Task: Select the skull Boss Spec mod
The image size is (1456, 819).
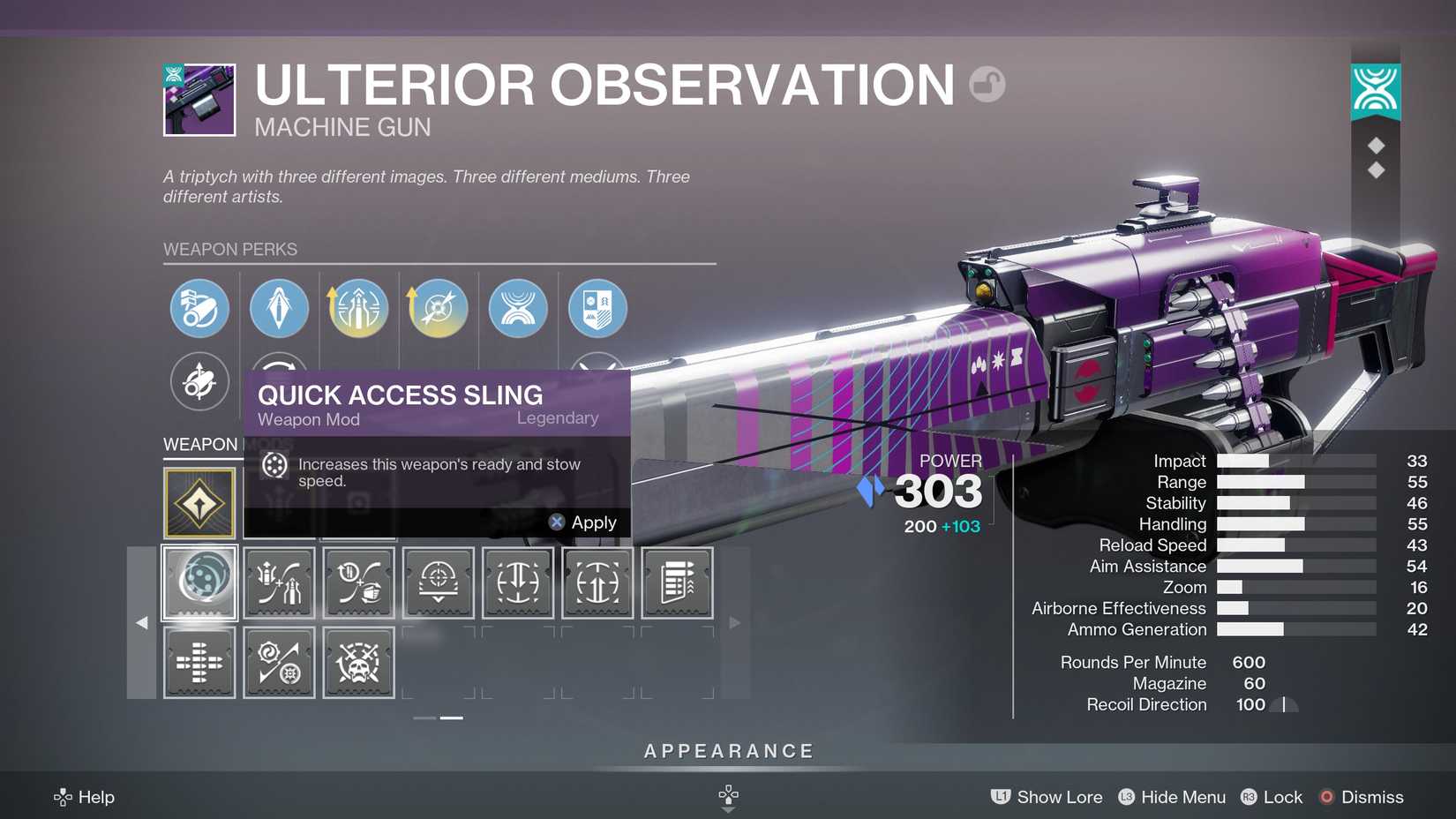Action: pos(358,662)
